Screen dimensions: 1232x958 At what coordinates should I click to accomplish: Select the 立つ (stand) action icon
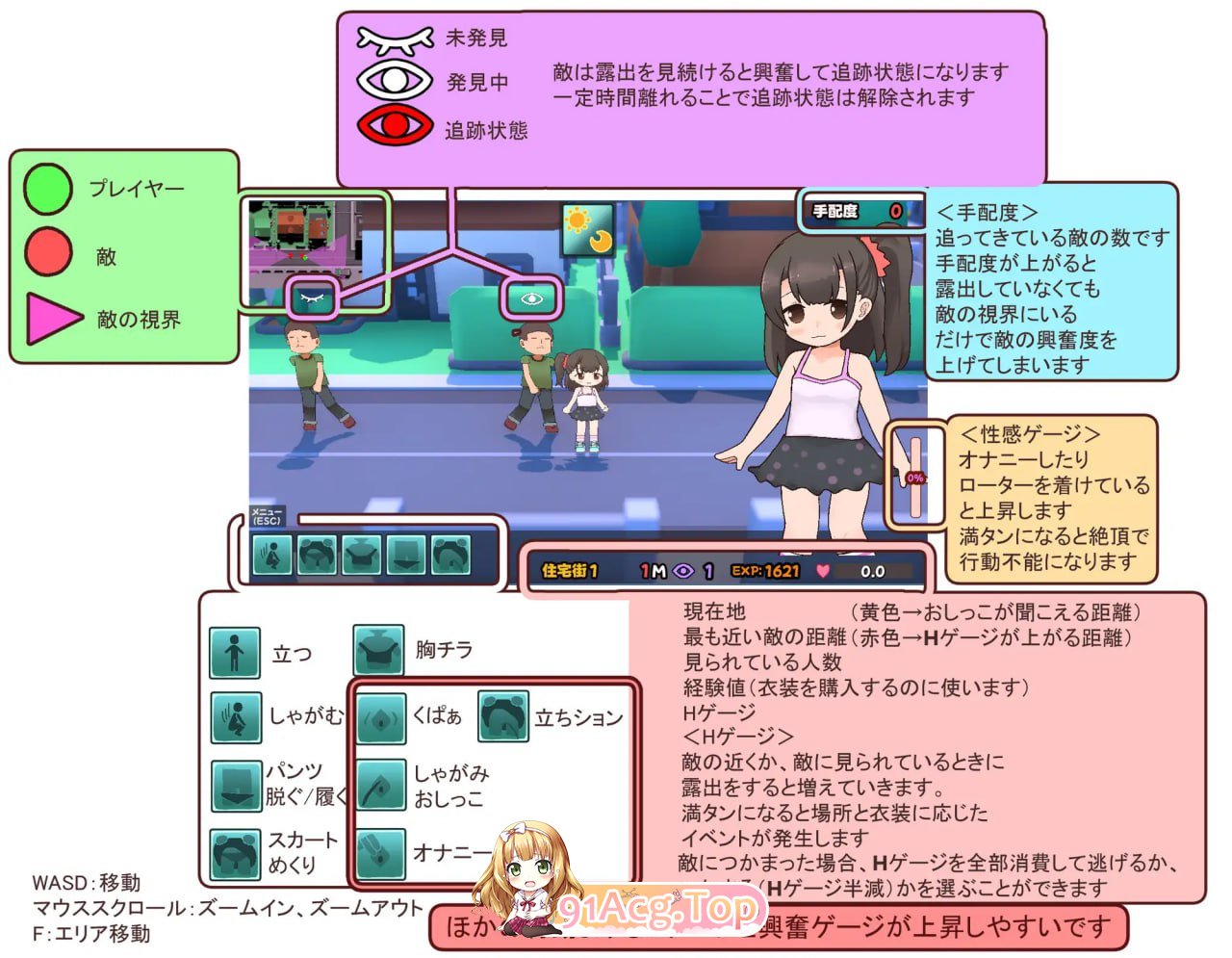click(234, 651)
